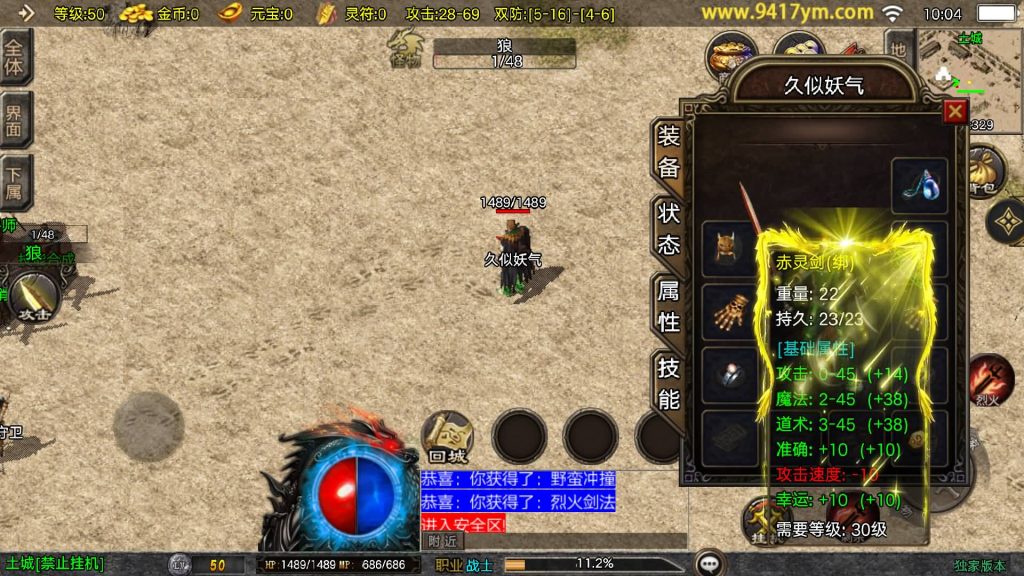Tap the 攻击 attack button
1024x576 pixels.
(33, 298)
